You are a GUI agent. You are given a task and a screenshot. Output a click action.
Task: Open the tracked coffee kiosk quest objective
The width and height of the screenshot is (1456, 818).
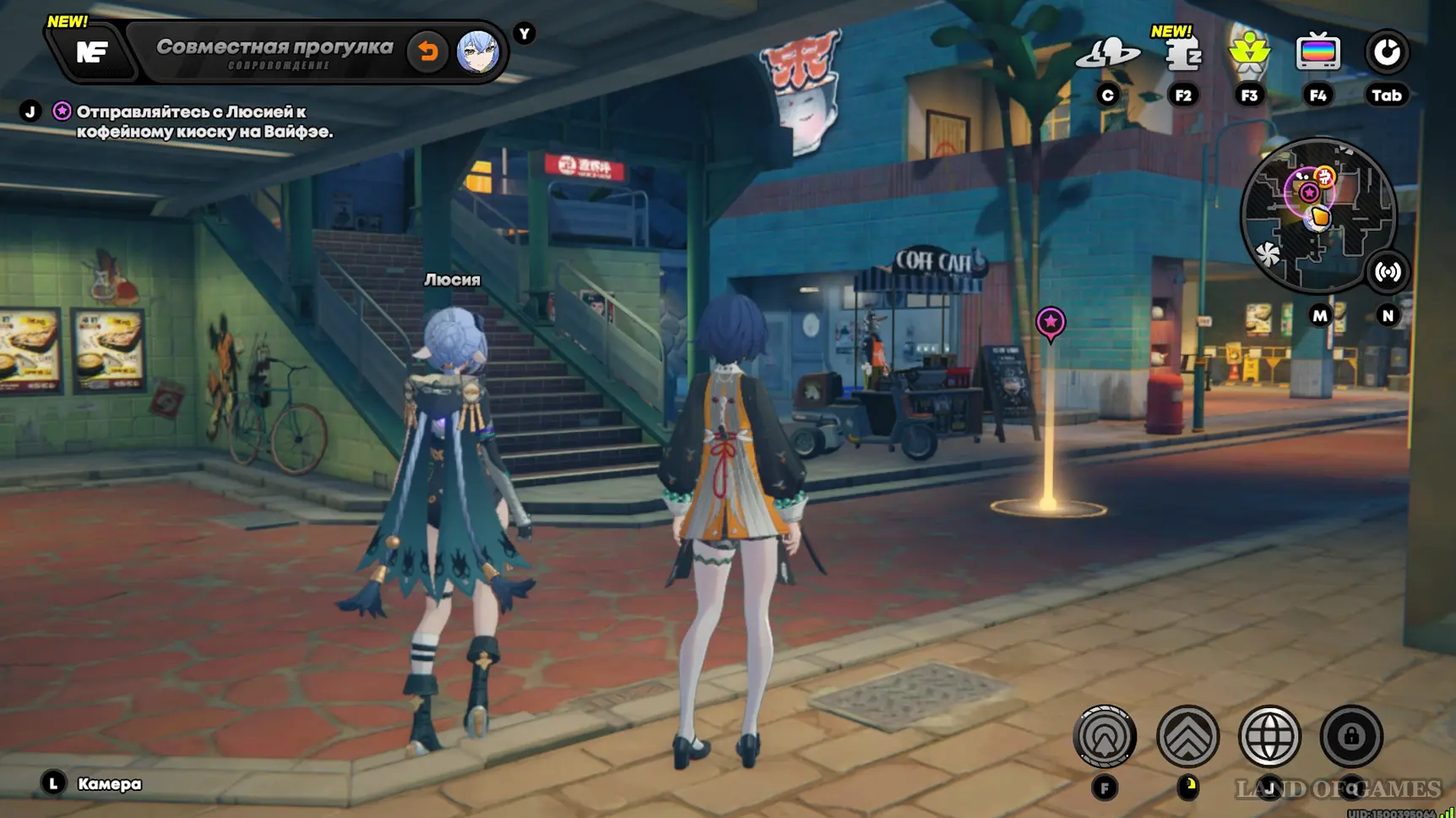pos(204,122)
